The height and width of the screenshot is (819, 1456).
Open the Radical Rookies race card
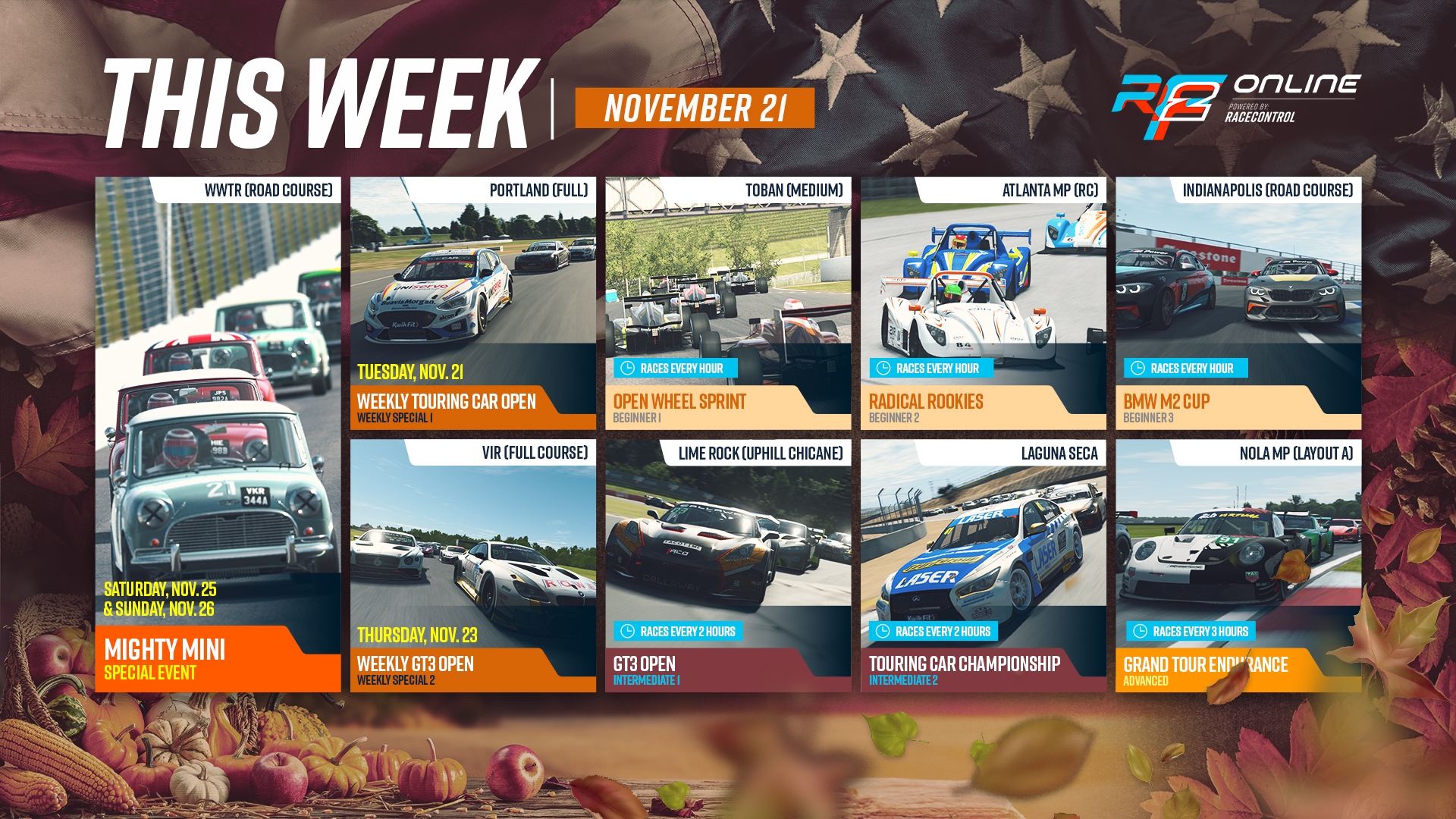983,303
